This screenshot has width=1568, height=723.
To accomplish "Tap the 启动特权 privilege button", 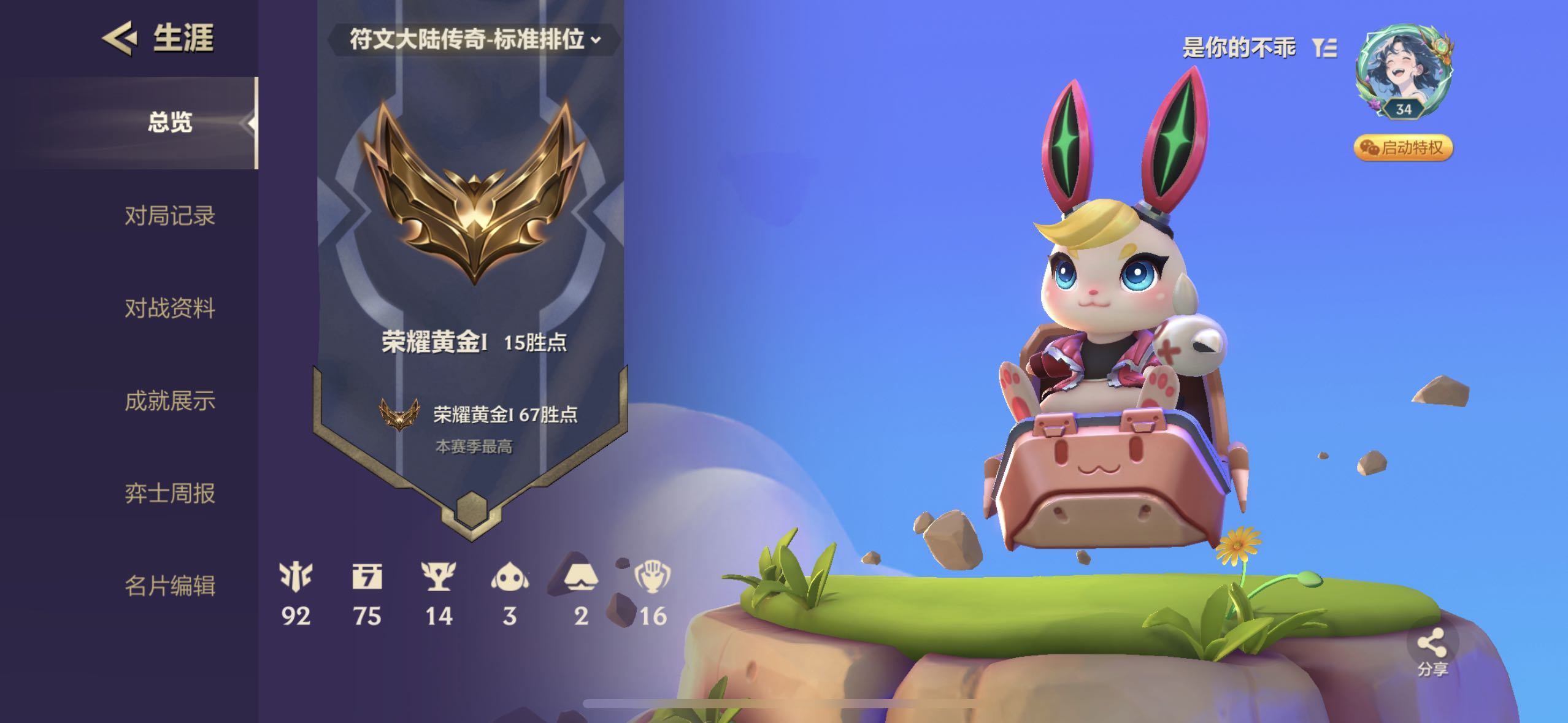I will click(x=1402, y=148).
